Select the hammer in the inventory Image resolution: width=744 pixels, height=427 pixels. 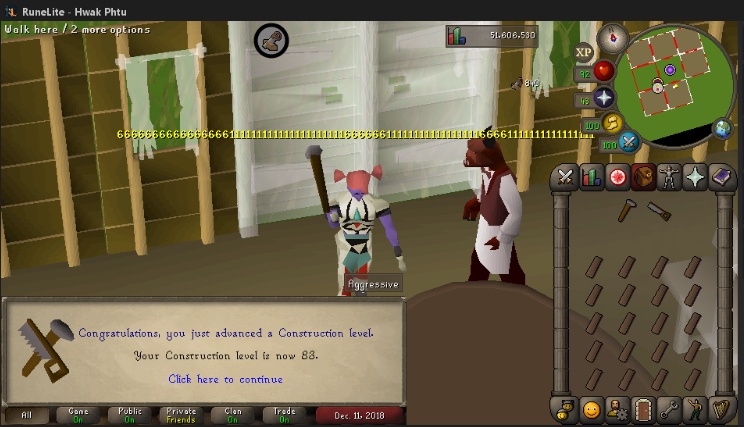(x=627, y=209)
